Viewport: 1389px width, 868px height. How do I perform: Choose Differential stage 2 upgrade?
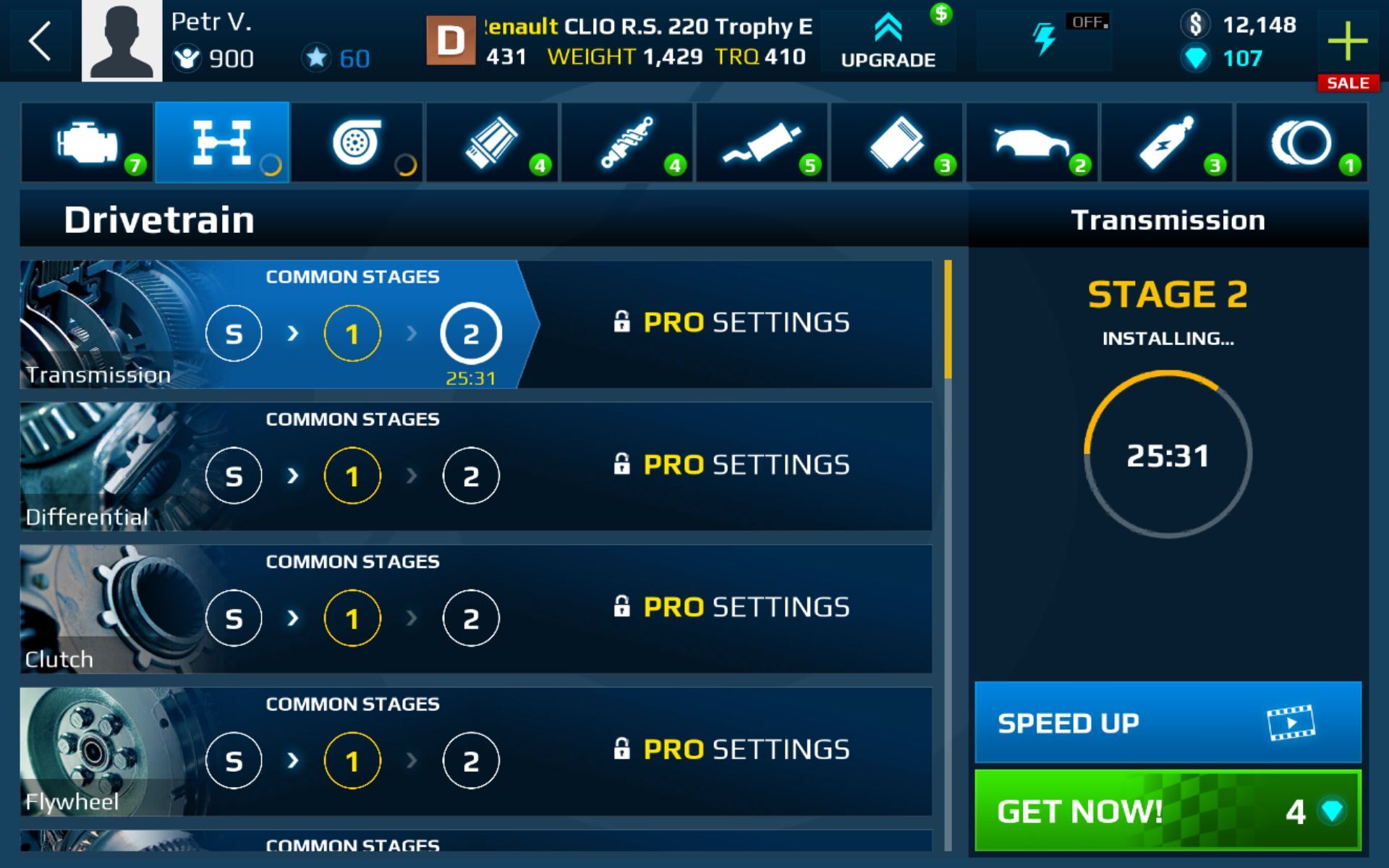[471, 476]
